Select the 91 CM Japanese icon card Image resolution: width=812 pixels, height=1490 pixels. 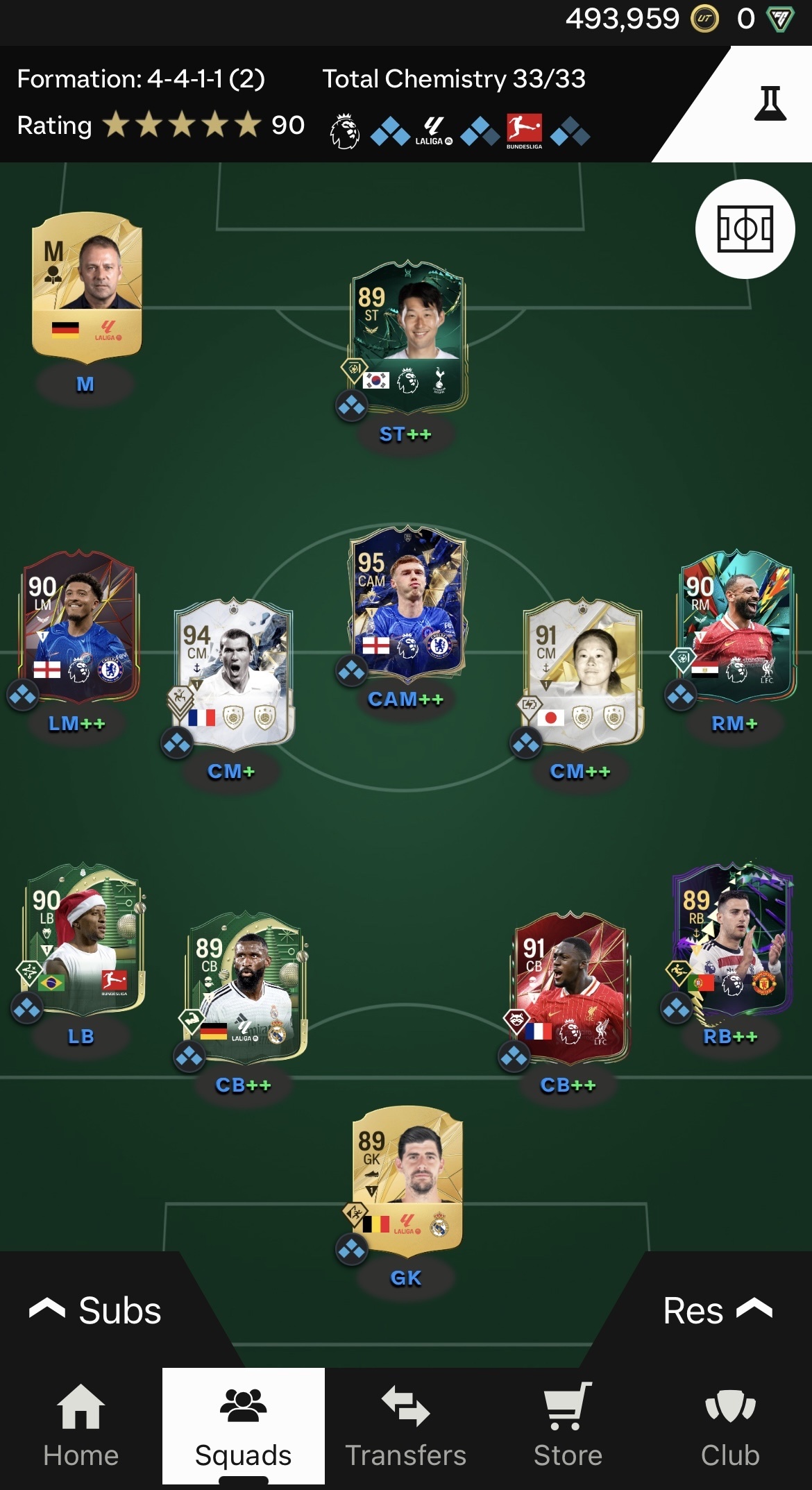click(582, 673)
